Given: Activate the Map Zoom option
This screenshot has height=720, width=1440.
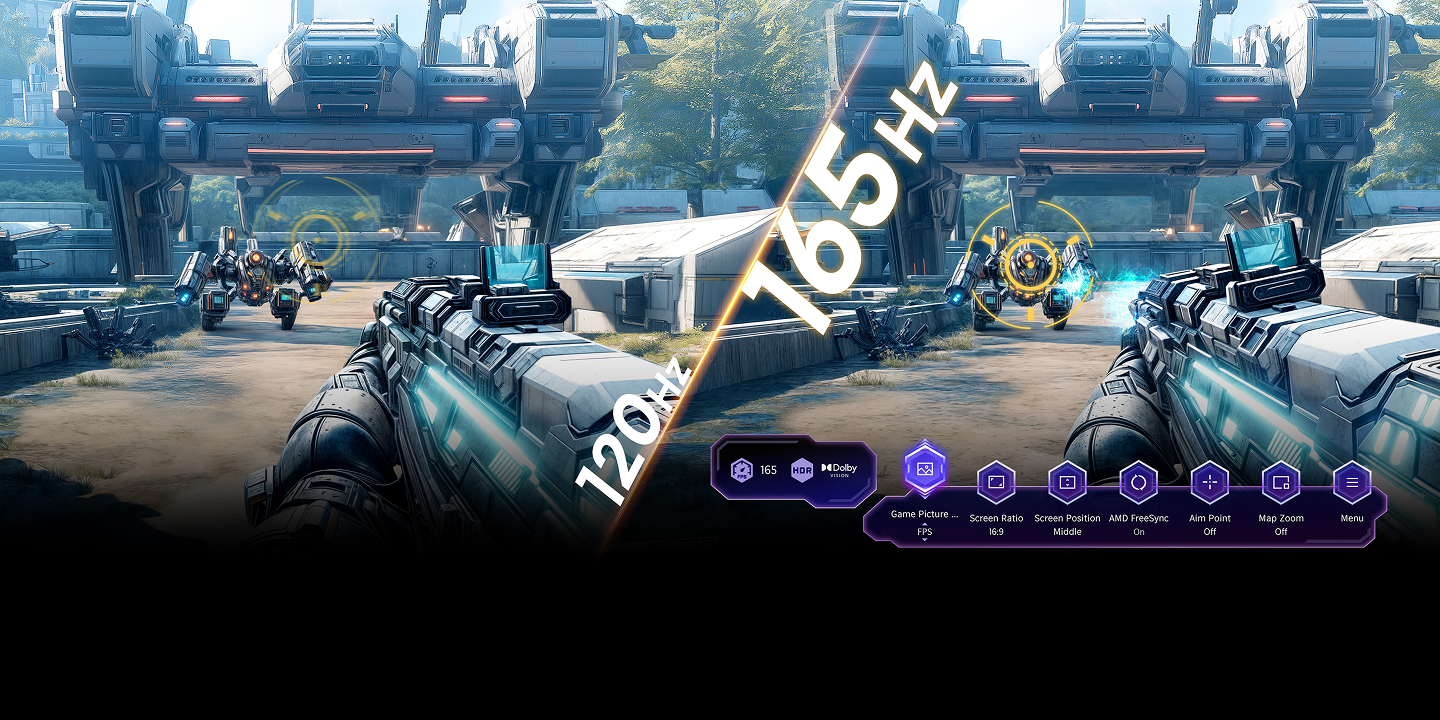Looking at the screenshot, I should tap(1281, 483).
